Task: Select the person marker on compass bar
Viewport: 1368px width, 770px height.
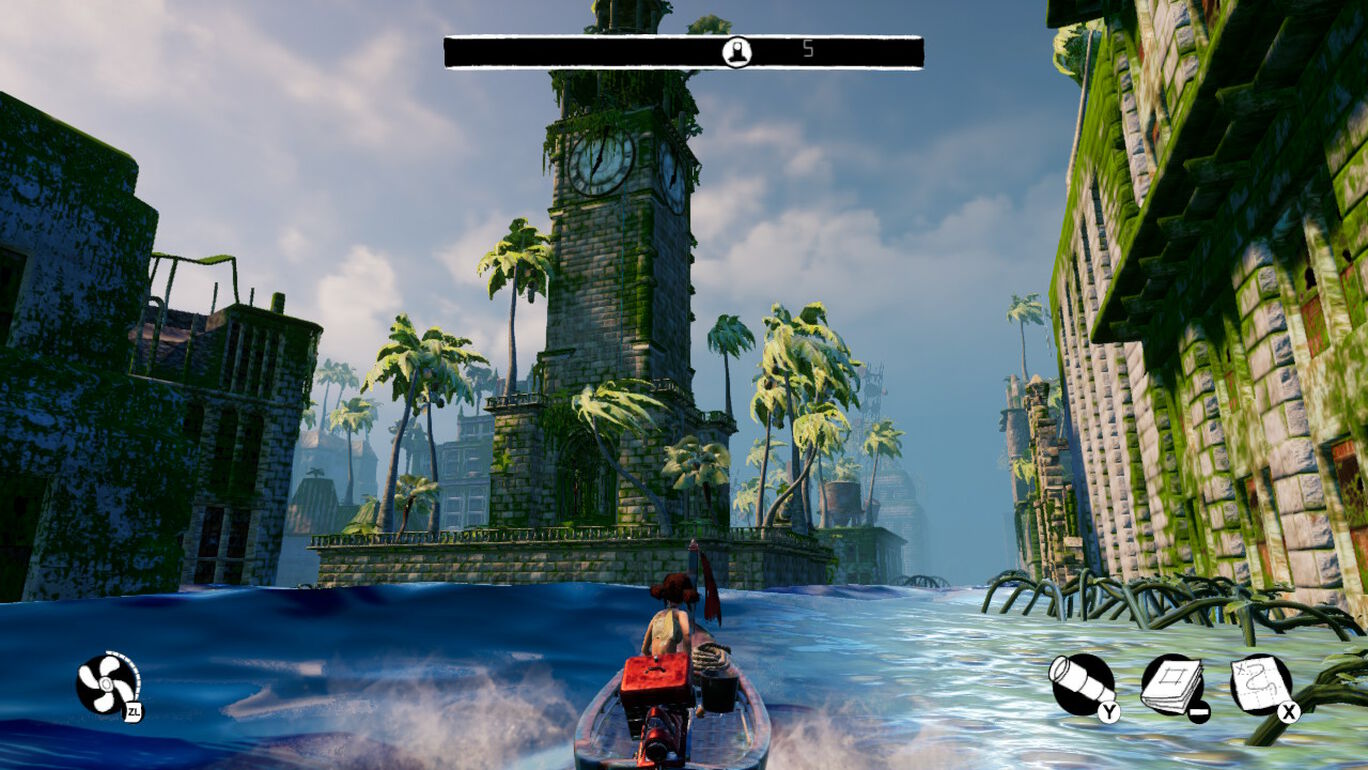Action: click(x=737, y=52)
